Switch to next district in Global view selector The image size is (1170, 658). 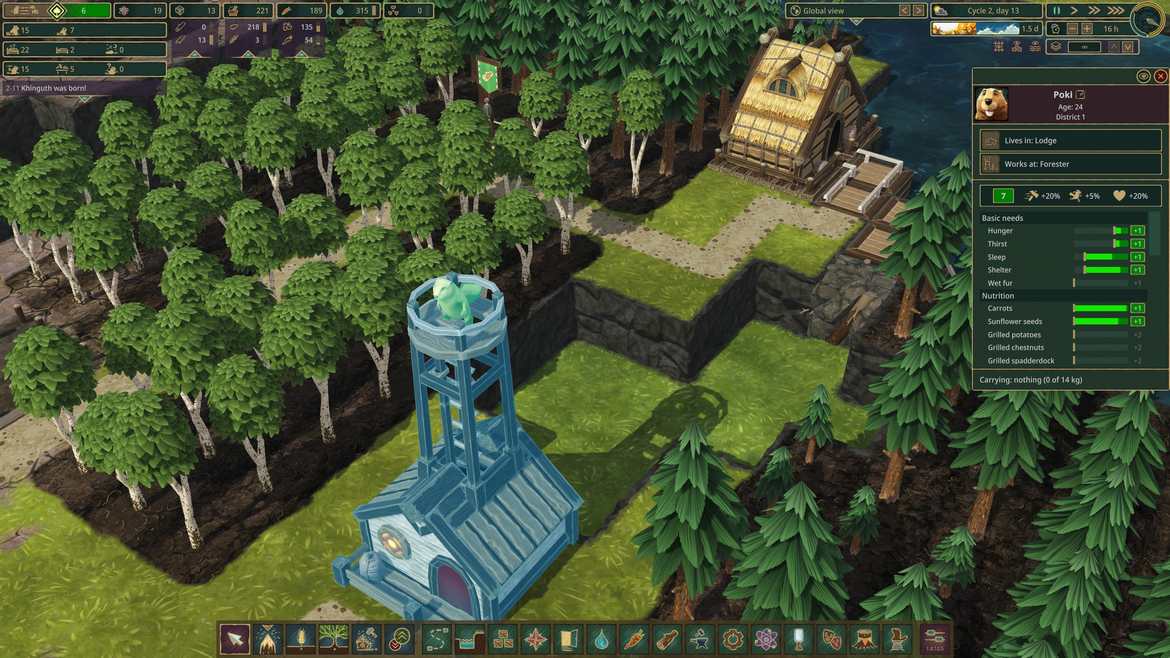(918, 10)
